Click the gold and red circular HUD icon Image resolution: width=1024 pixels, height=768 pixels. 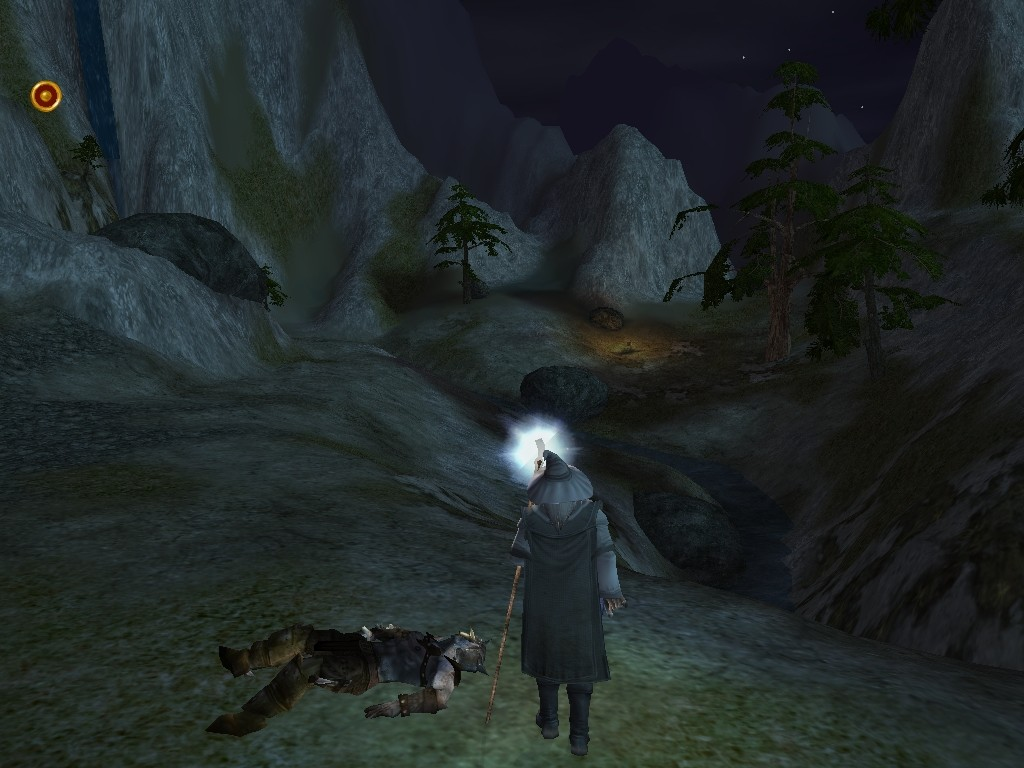[46, 96]
